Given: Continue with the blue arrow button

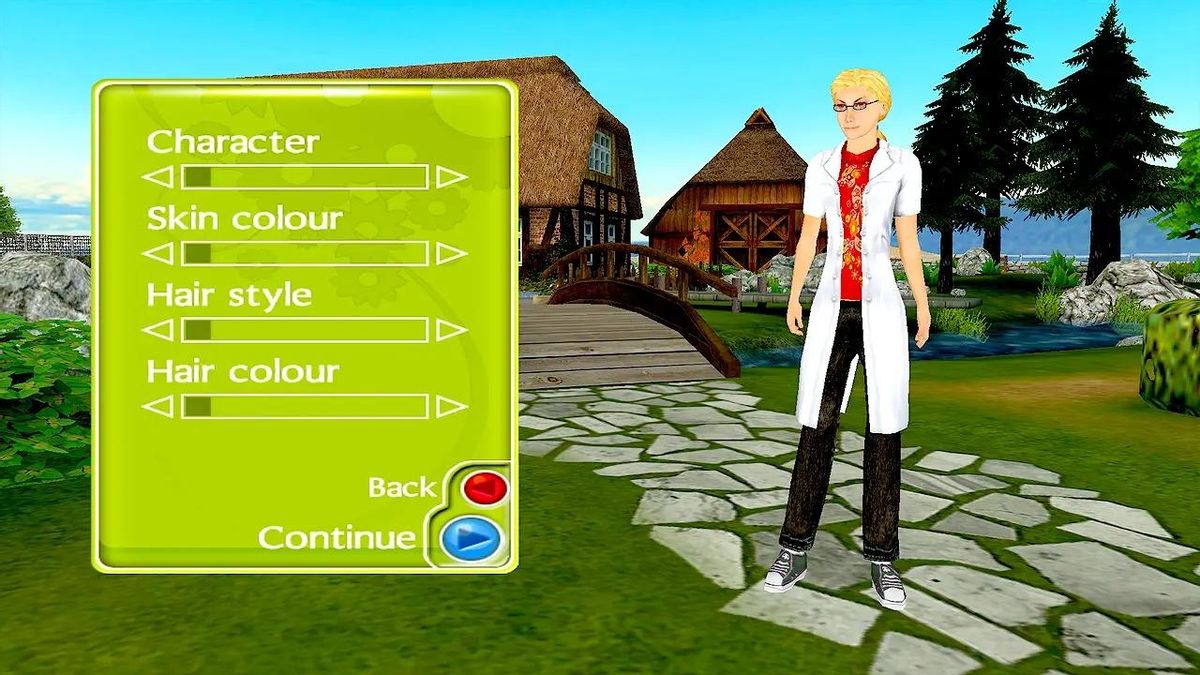Looking at the screenshot, I should (471, 540).
